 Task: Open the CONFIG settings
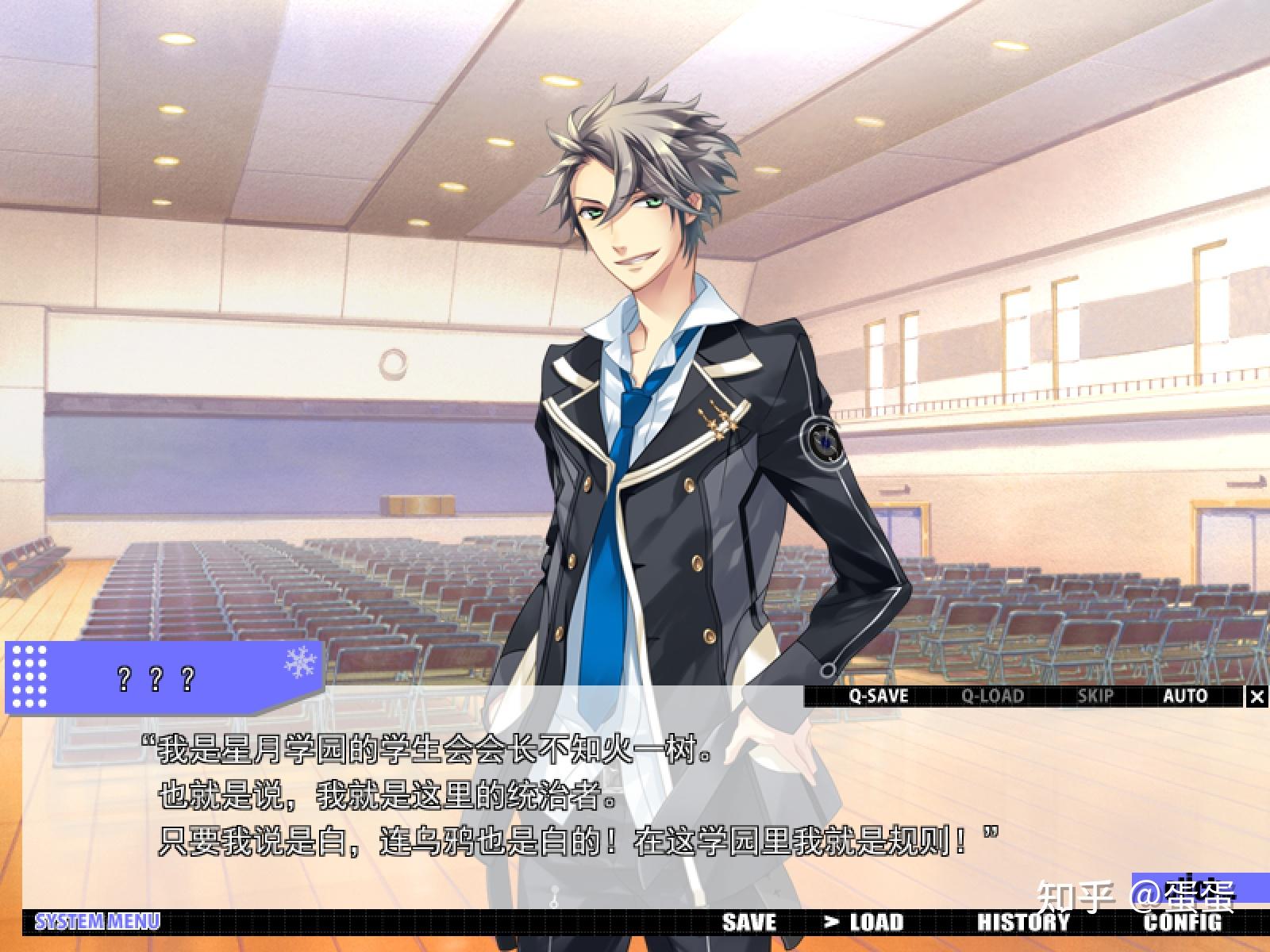[1182, 923]
